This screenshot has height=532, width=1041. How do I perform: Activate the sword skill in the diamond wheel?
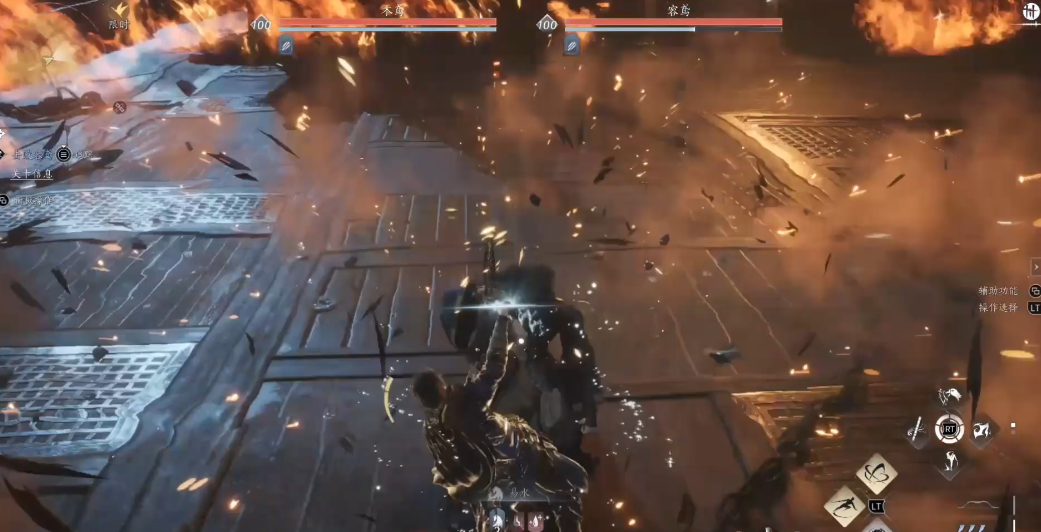click(917, 430)
